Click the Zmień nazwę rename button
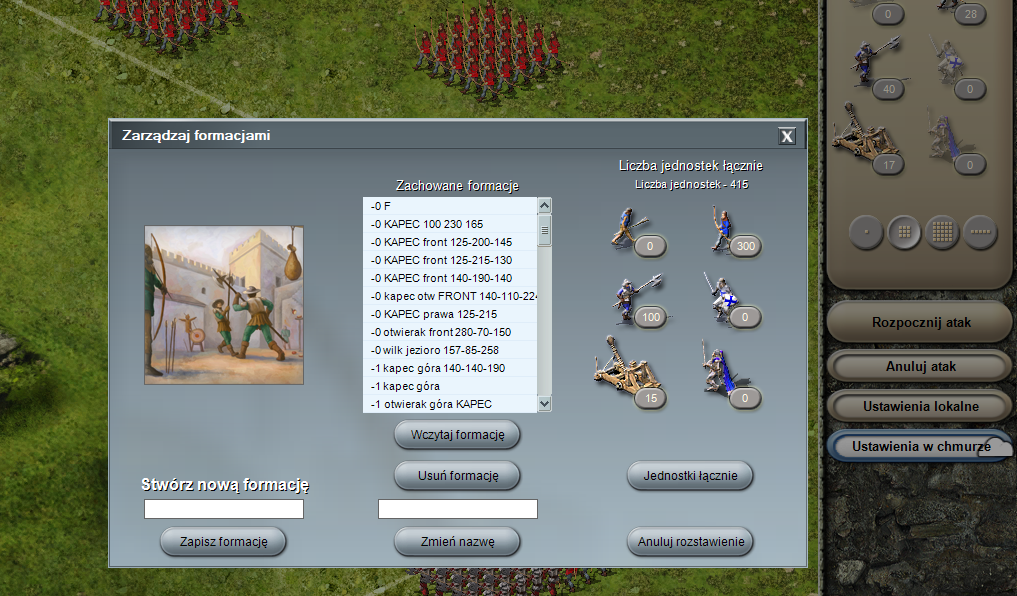 click(457, 542)
